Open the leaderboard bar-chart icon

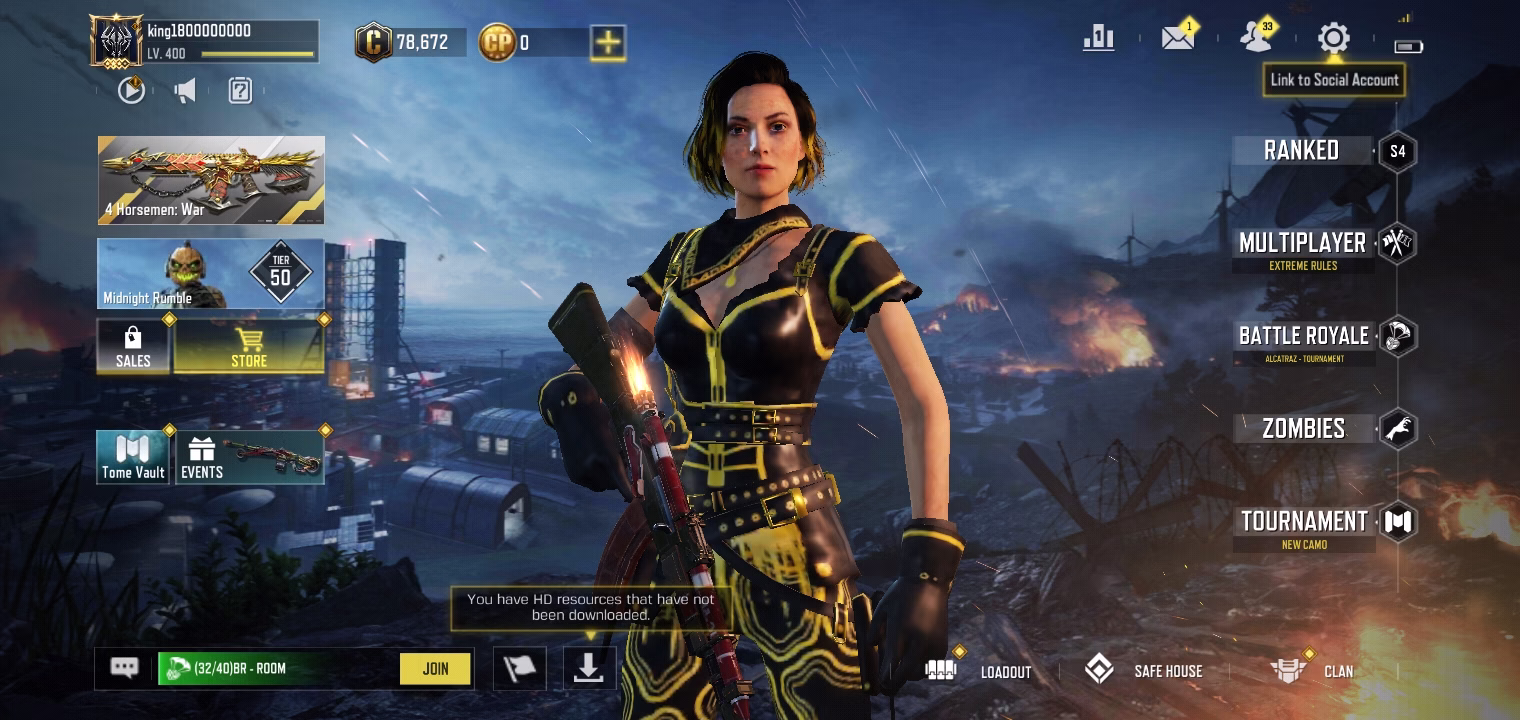tap(1098, 39)
